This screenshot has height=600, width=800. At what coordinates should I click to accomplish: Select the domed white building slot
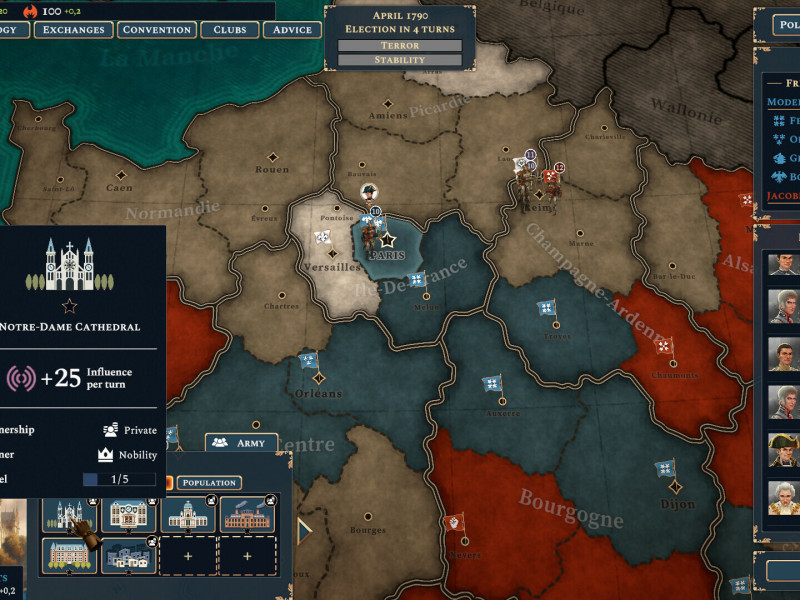coord(187,514)
